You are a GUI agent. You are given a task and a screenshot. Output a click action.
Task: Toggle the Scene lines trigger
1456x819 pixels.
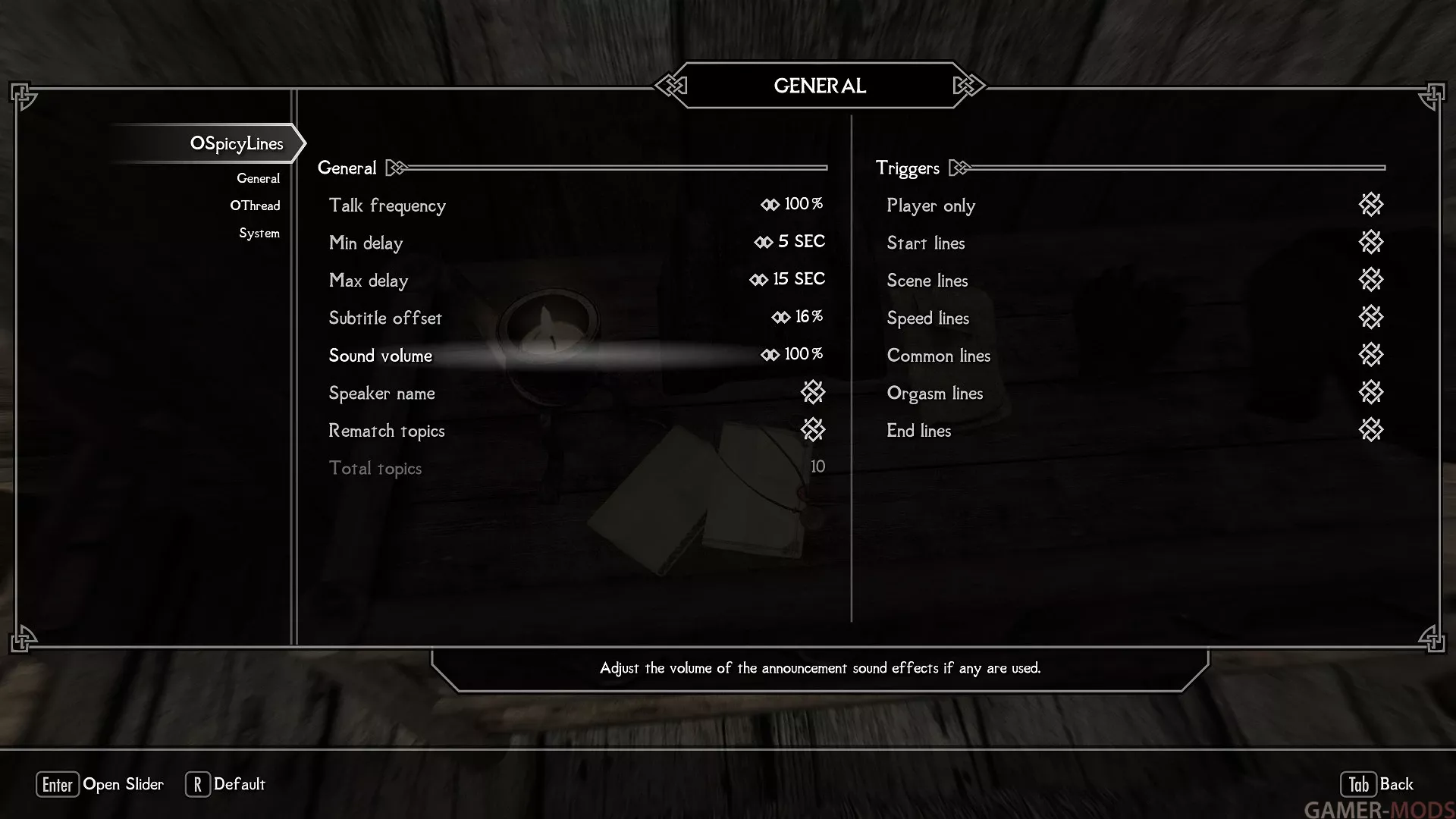tap(1370, 280)
